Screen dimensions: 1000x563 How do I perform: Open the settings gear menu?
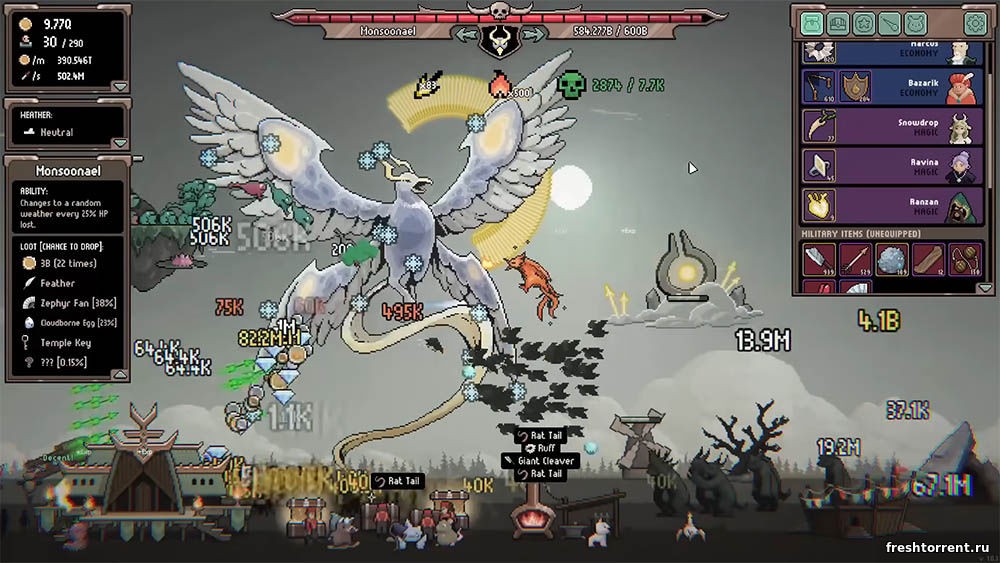pyautogui.click(x=974, y=23)
